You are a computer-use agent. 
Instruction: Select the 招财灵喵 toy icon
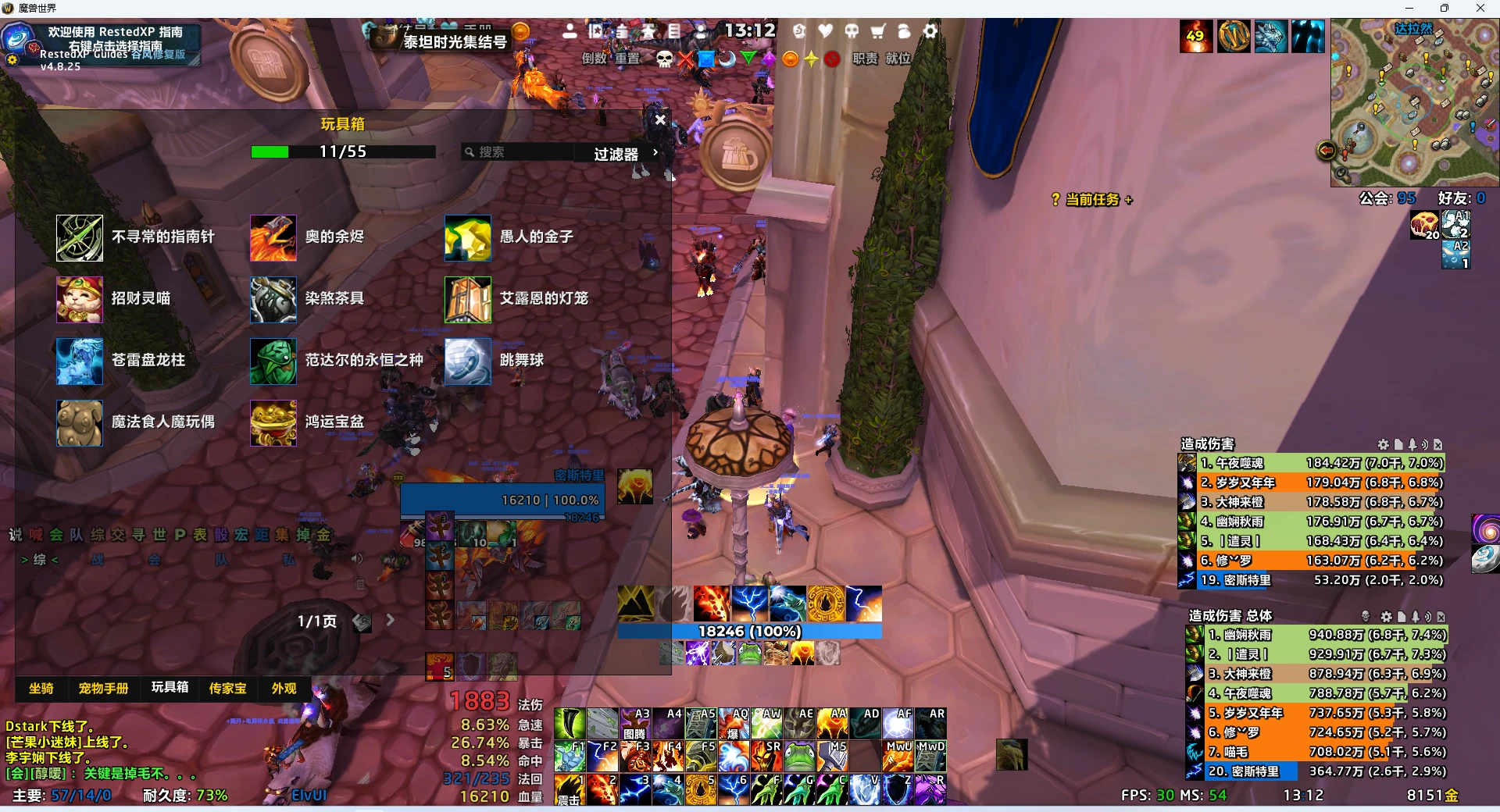80,300
